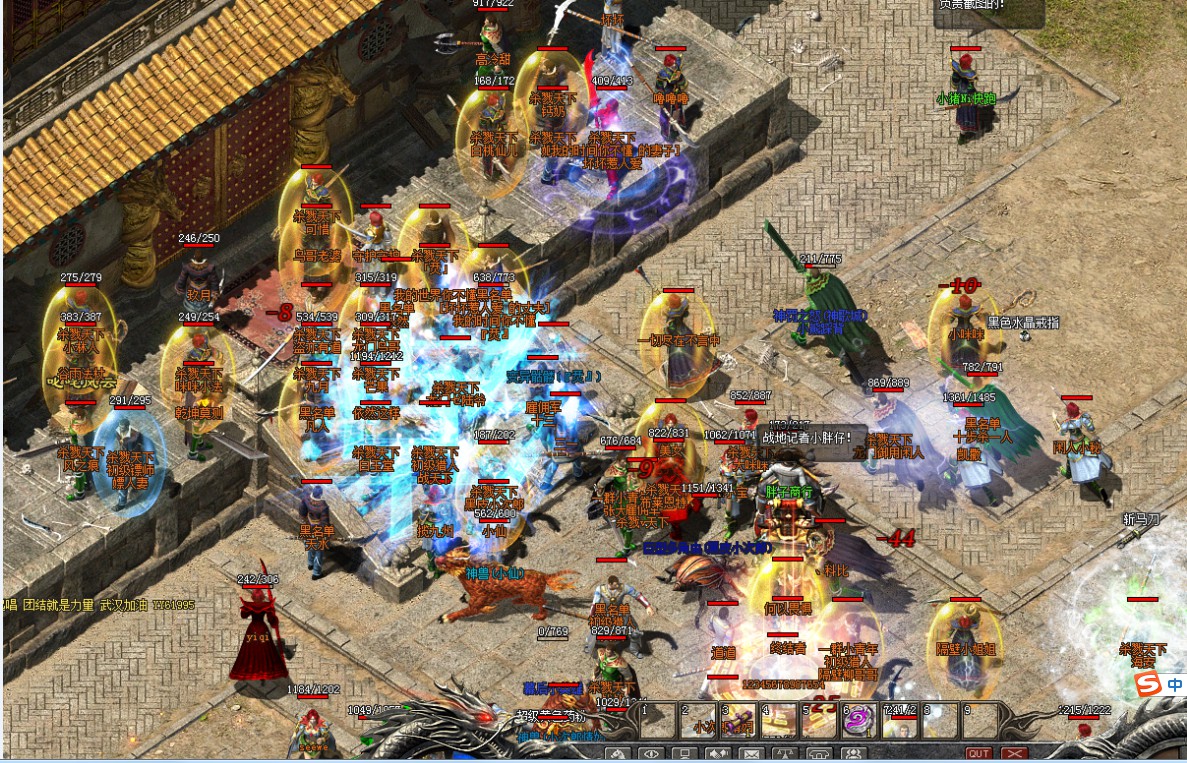Click the horse mount button
Image resolution: width=1187 pixels, height=763 pixels.
click(x=617, y=754)
